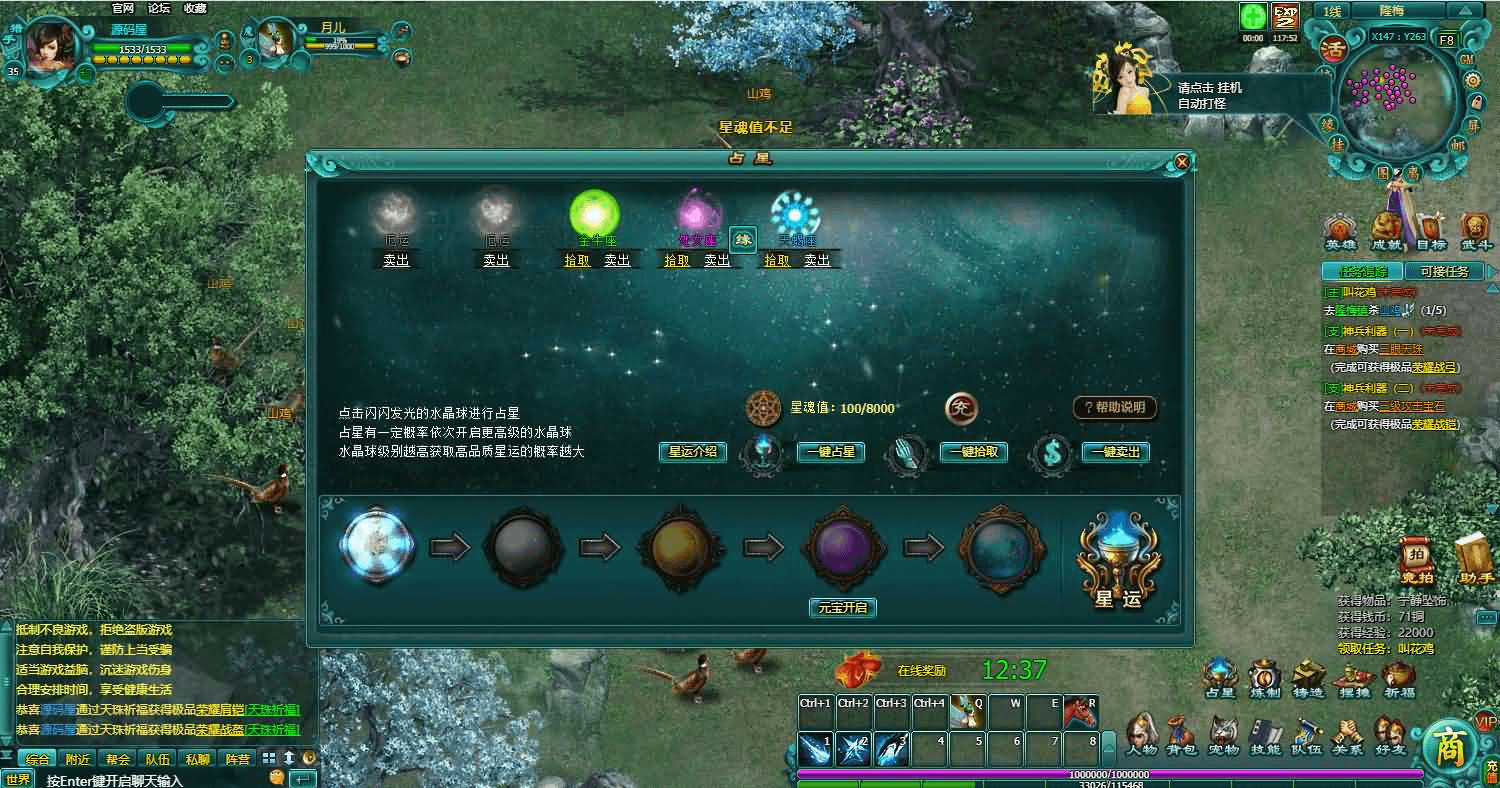
Task: Open the 技能 skills book
Action: (x=1265, y=735)
